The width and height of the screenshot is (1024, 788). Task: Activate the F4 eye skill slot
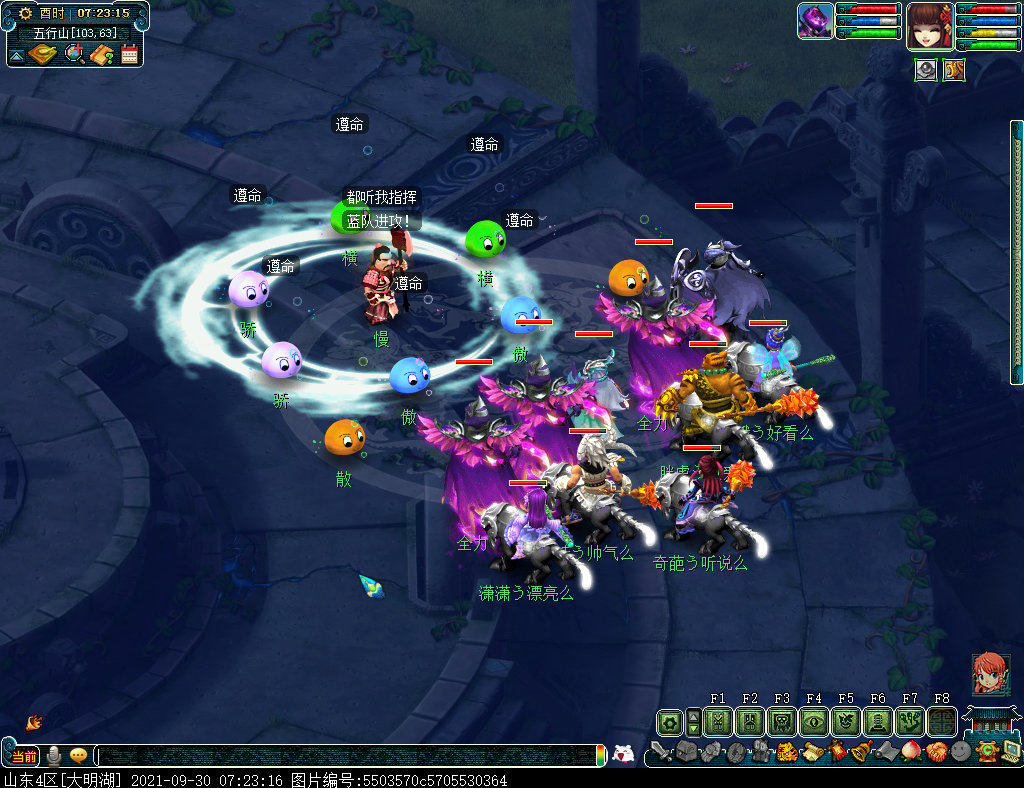pos(814,721)
